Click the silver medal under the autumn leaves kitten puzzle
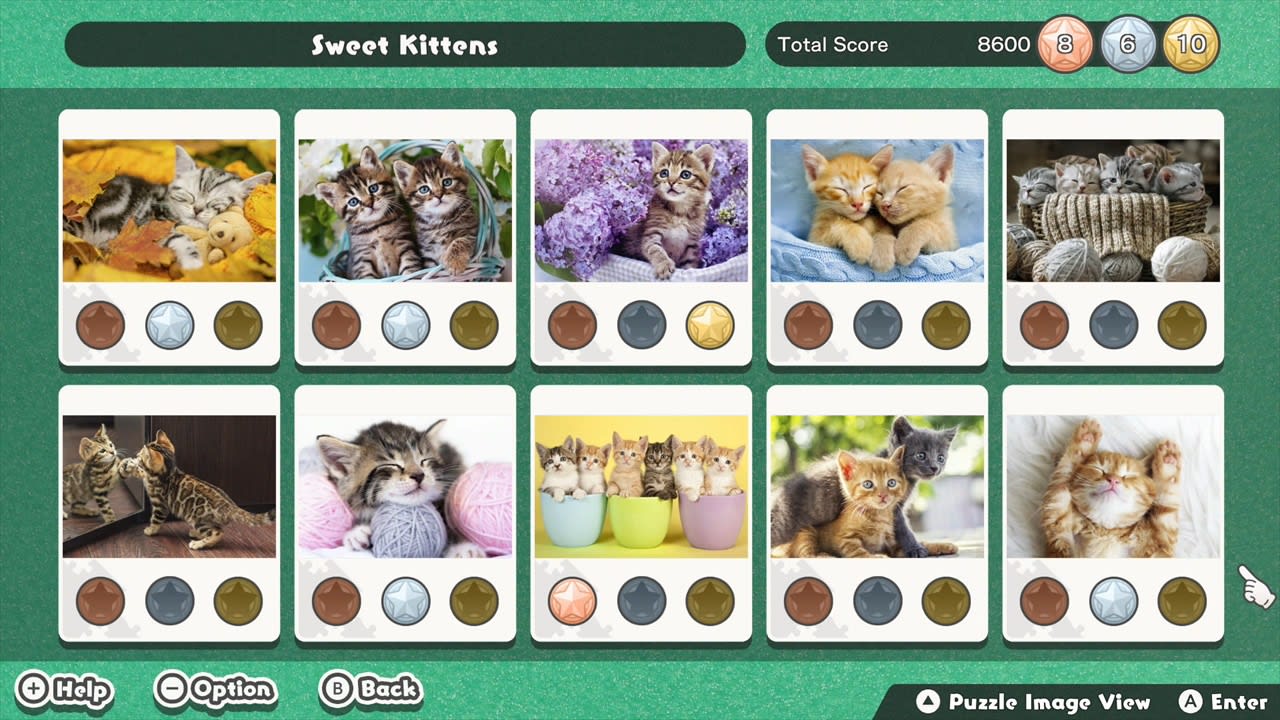This screenshot has height=720, width=1280. coord(169,323)
